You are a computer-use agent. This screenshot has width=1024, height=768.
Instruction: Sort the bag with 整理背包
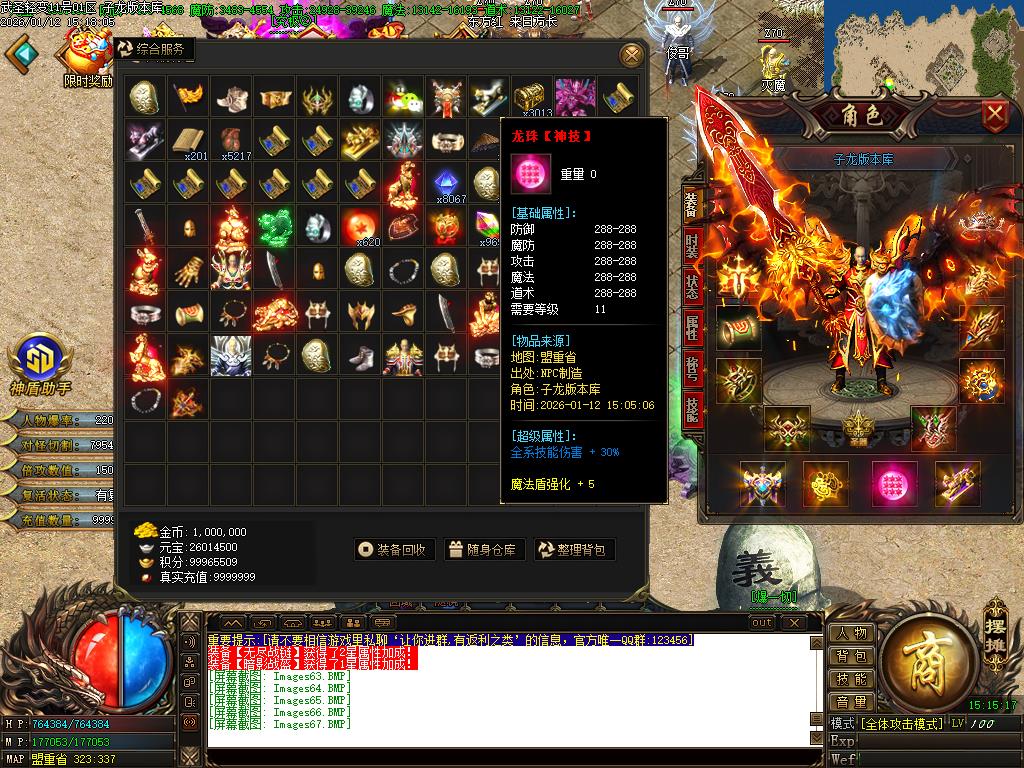(574, 549)
